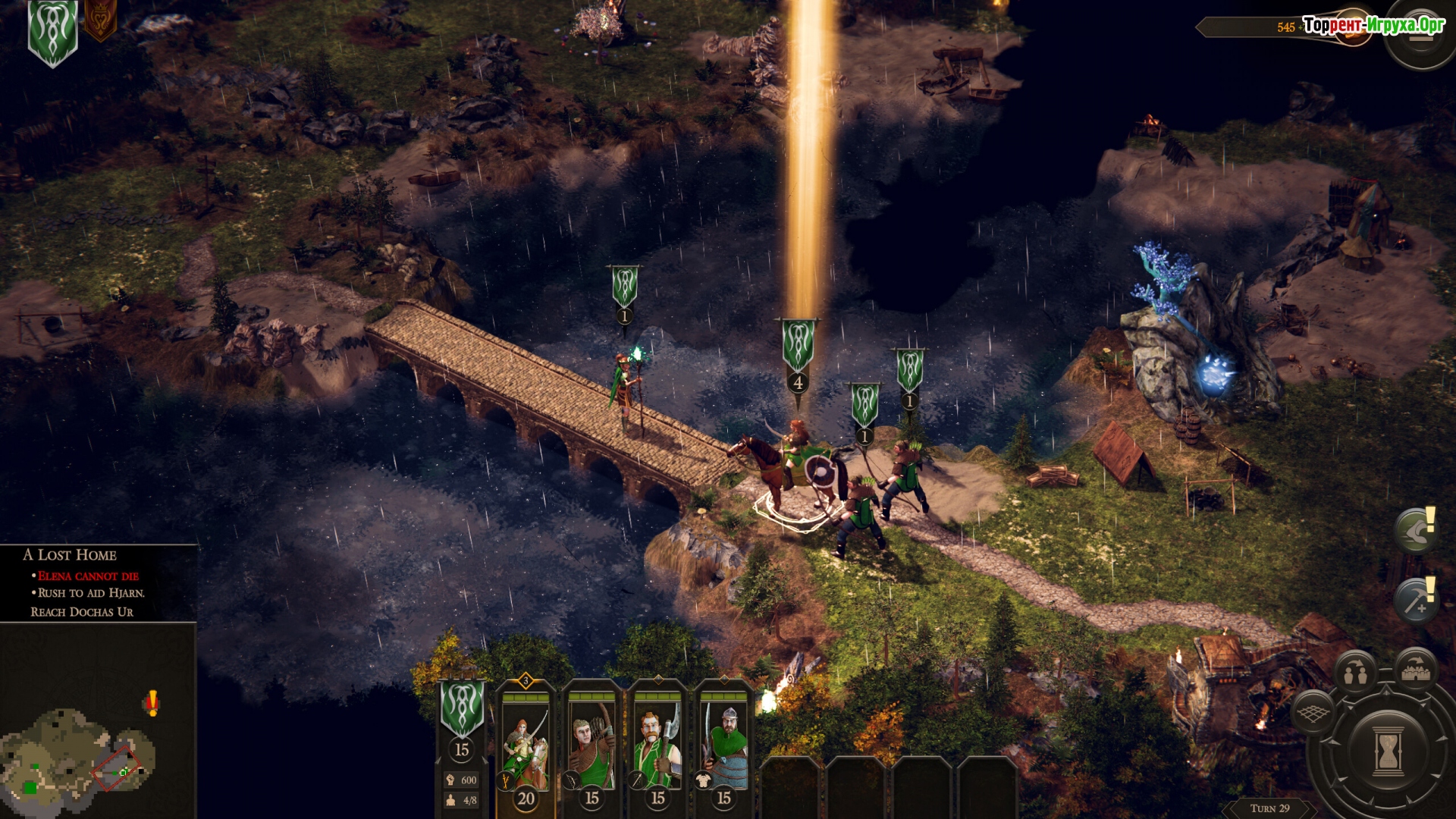Click the brown enemy faction shield
The image size is (1456, 819).
[x=100, y=19]
